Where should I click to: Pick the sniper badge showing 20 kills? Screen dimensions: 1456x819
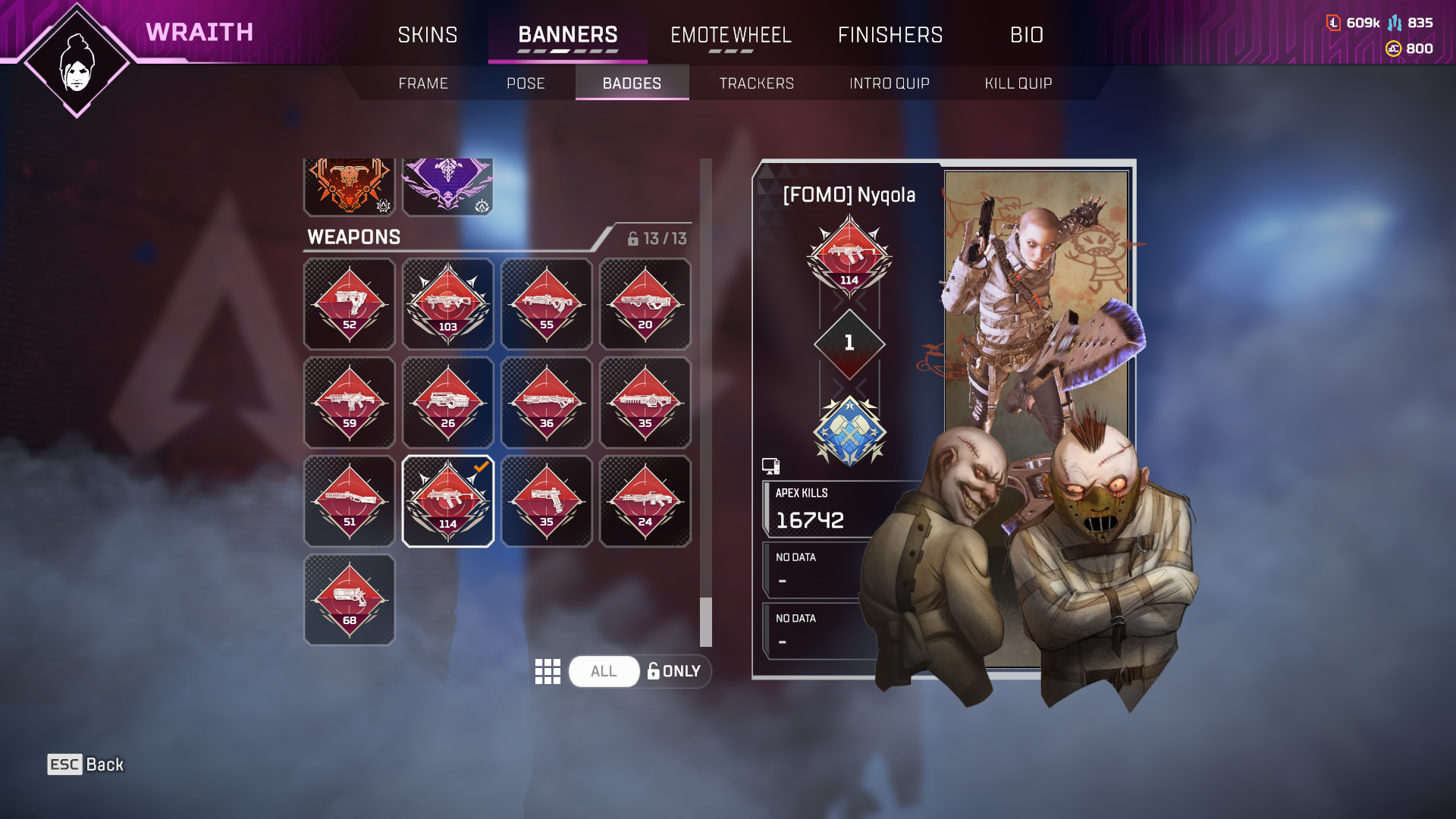pyautogui.click(x=645, y=303)
